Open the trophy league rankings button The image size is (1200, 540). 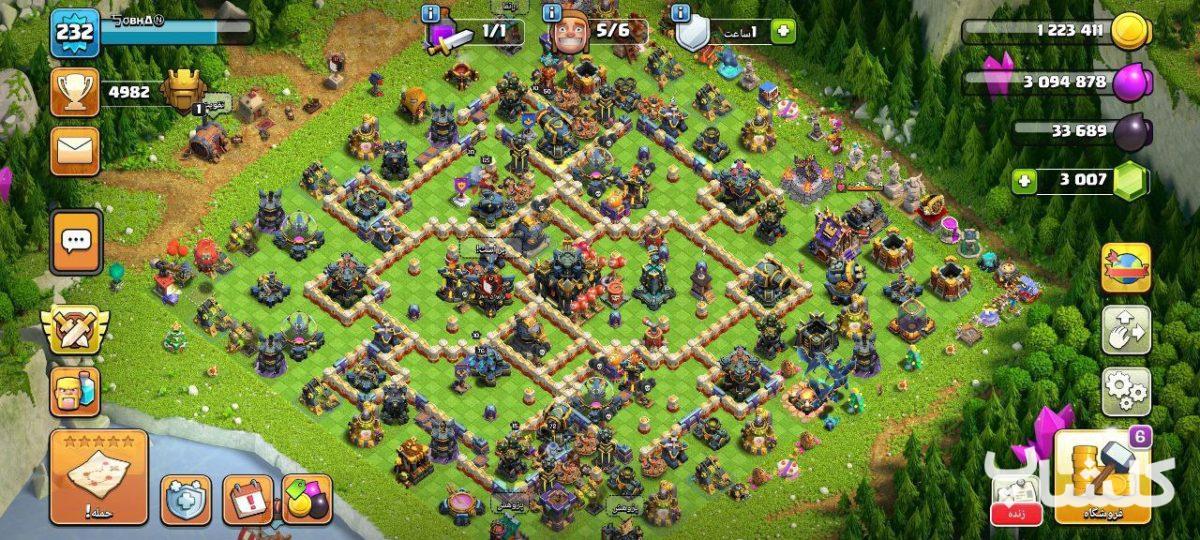(x=74, y=93)
